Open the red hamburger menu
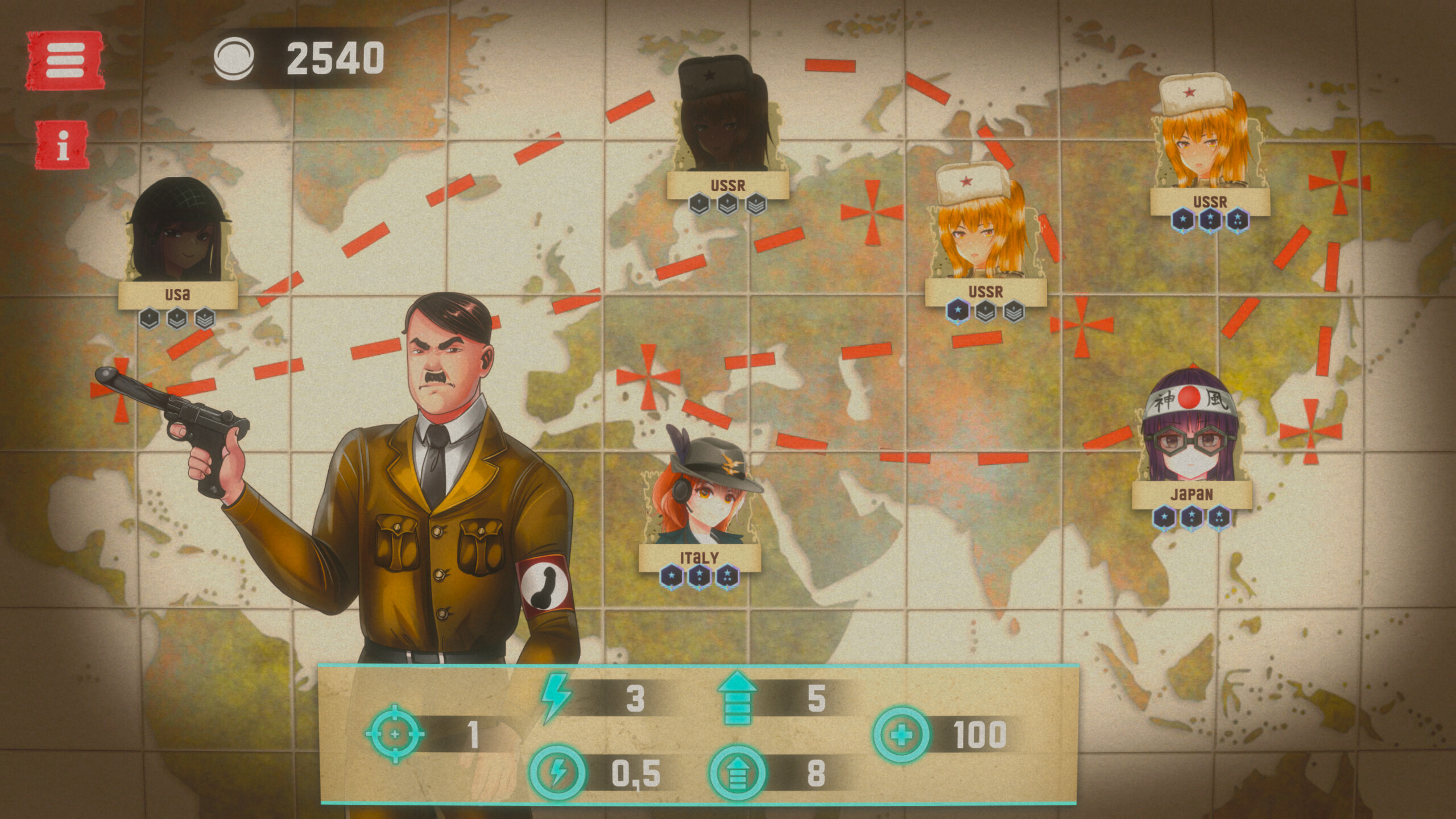Viewport: 1456px width, 819px height. tap(65, 60)
